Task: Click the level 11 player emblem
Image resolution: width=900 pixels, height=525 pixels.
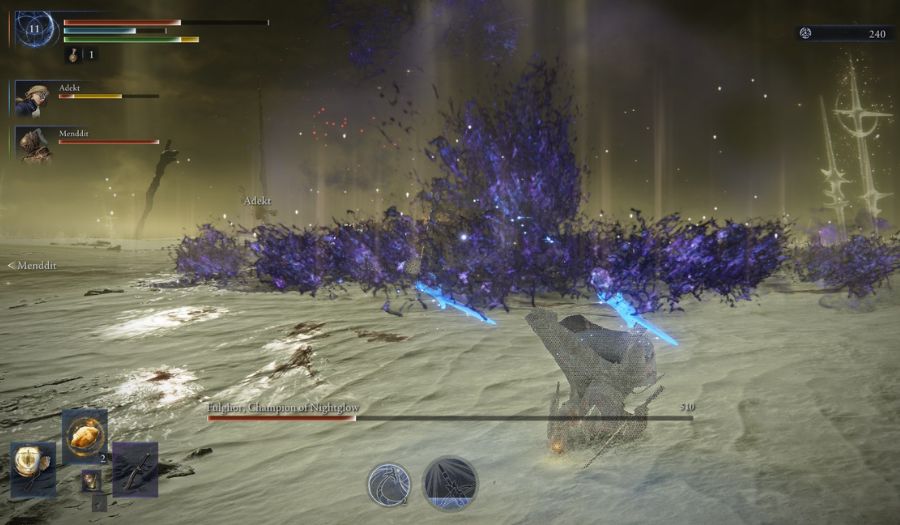Action: point(35,28)
